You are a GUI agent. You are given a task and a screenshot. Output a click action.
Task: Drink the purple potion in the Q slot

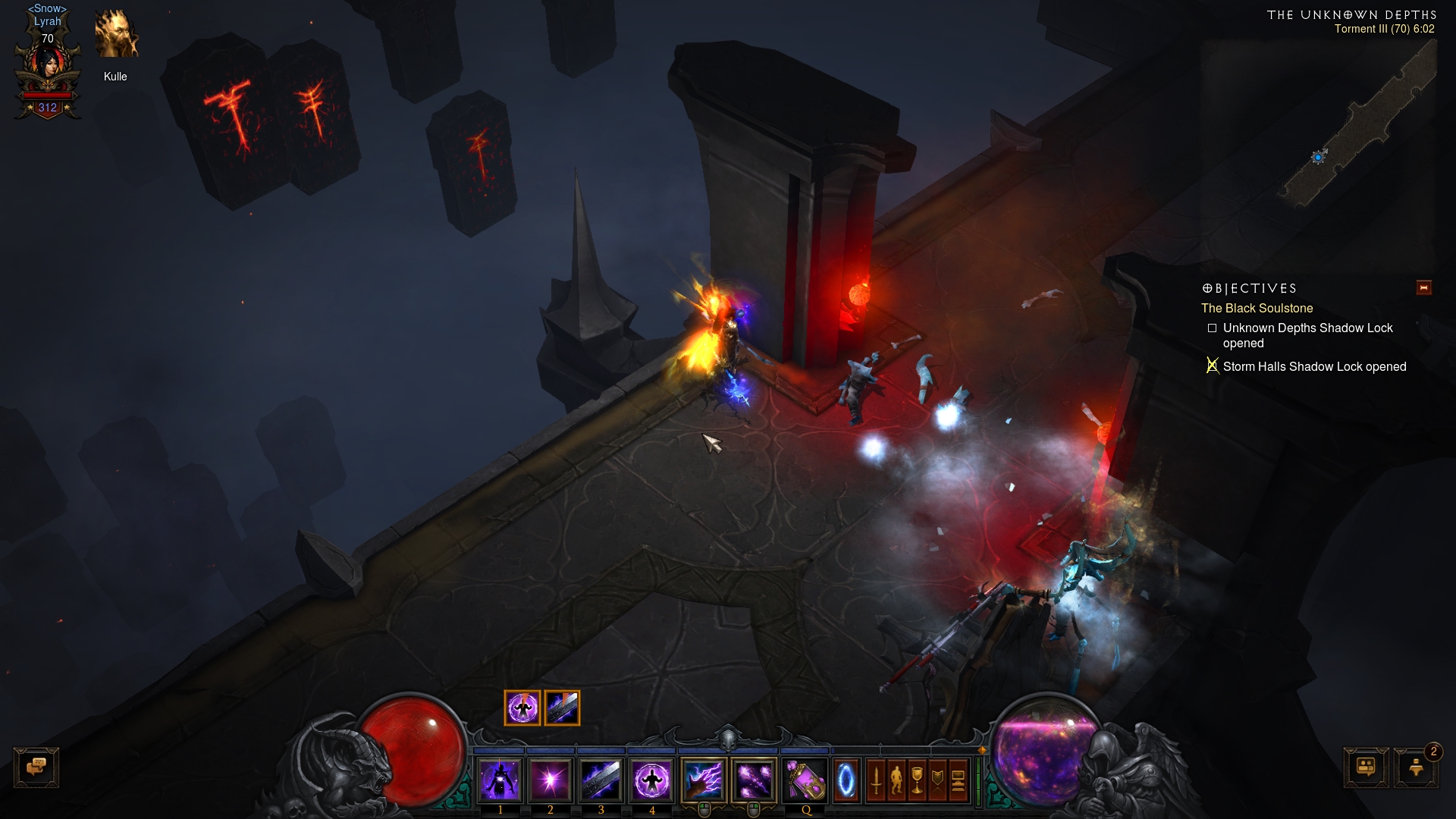(805, 780)
